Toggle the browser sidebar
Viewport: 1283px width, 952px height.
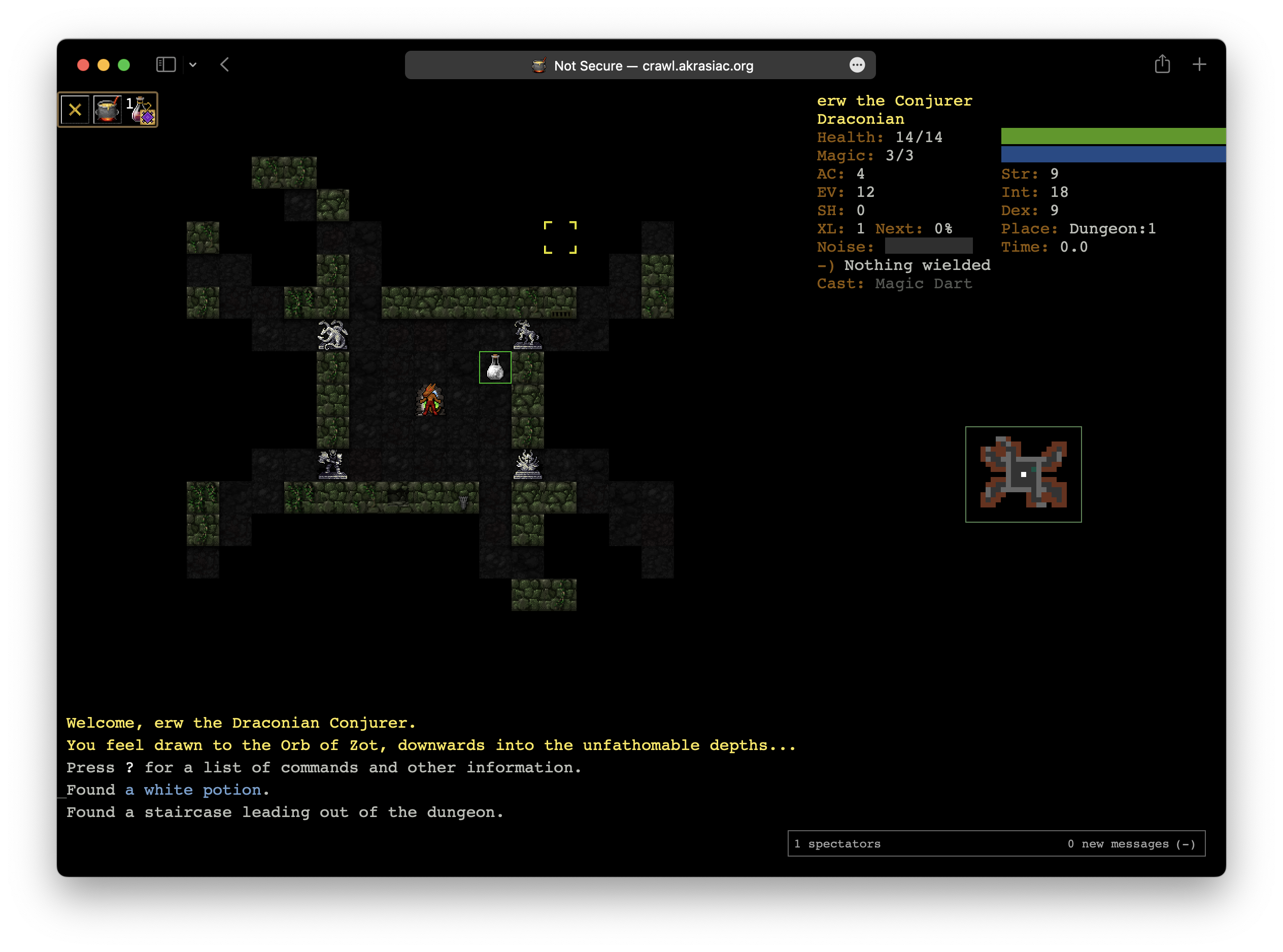(x=166, y=64)
